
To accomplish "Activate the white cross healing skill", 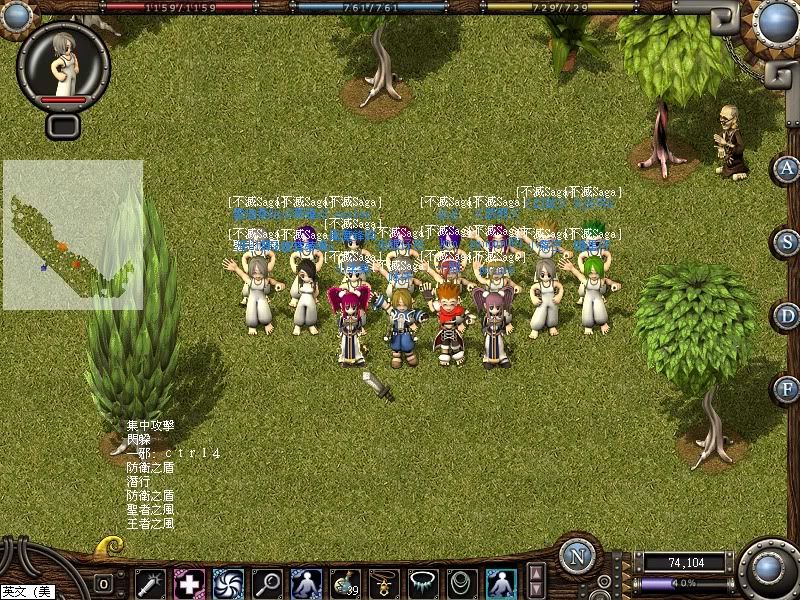I will 189,583.
